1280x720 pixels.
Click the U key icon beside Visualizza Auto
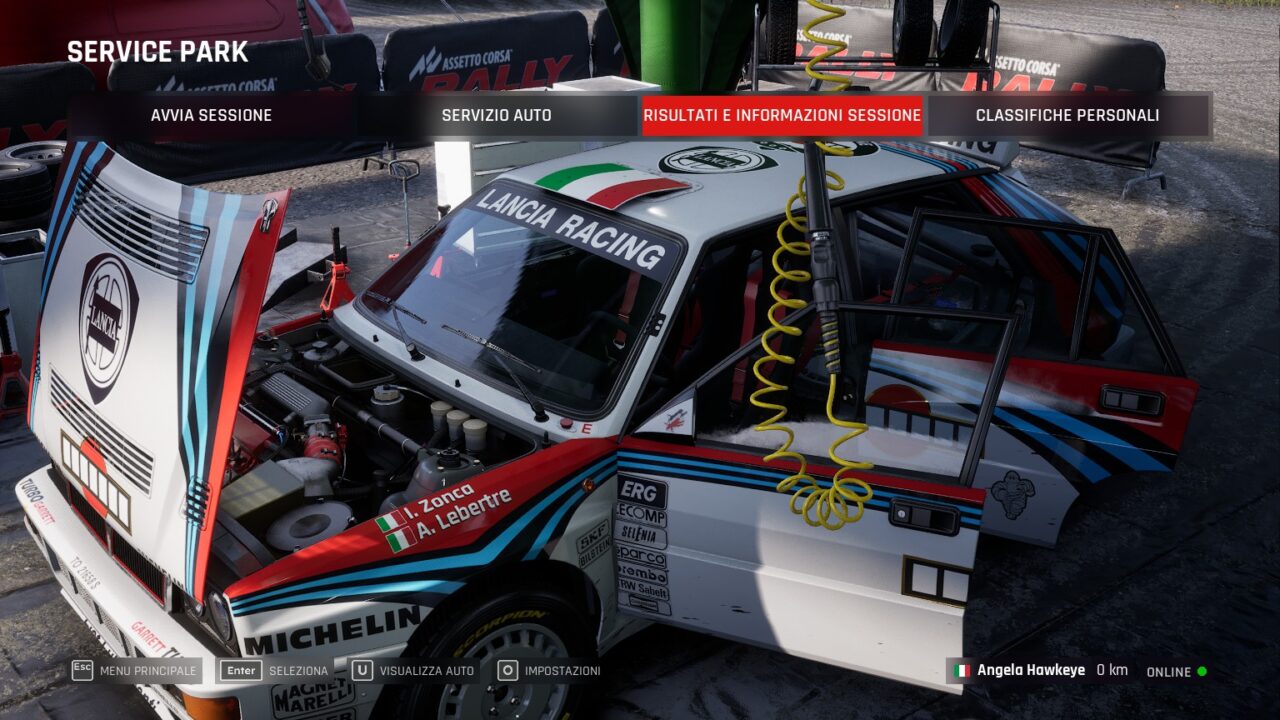tap(362, 672)
